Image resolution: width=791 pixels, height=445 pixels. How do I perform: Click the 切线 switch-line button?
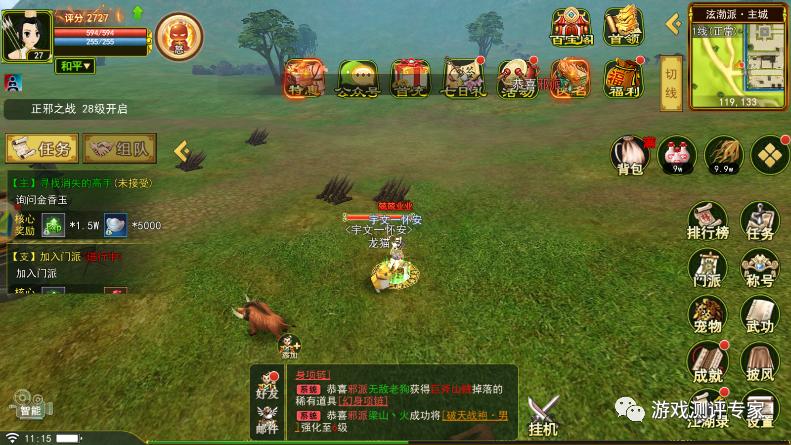tap(671, 84)
